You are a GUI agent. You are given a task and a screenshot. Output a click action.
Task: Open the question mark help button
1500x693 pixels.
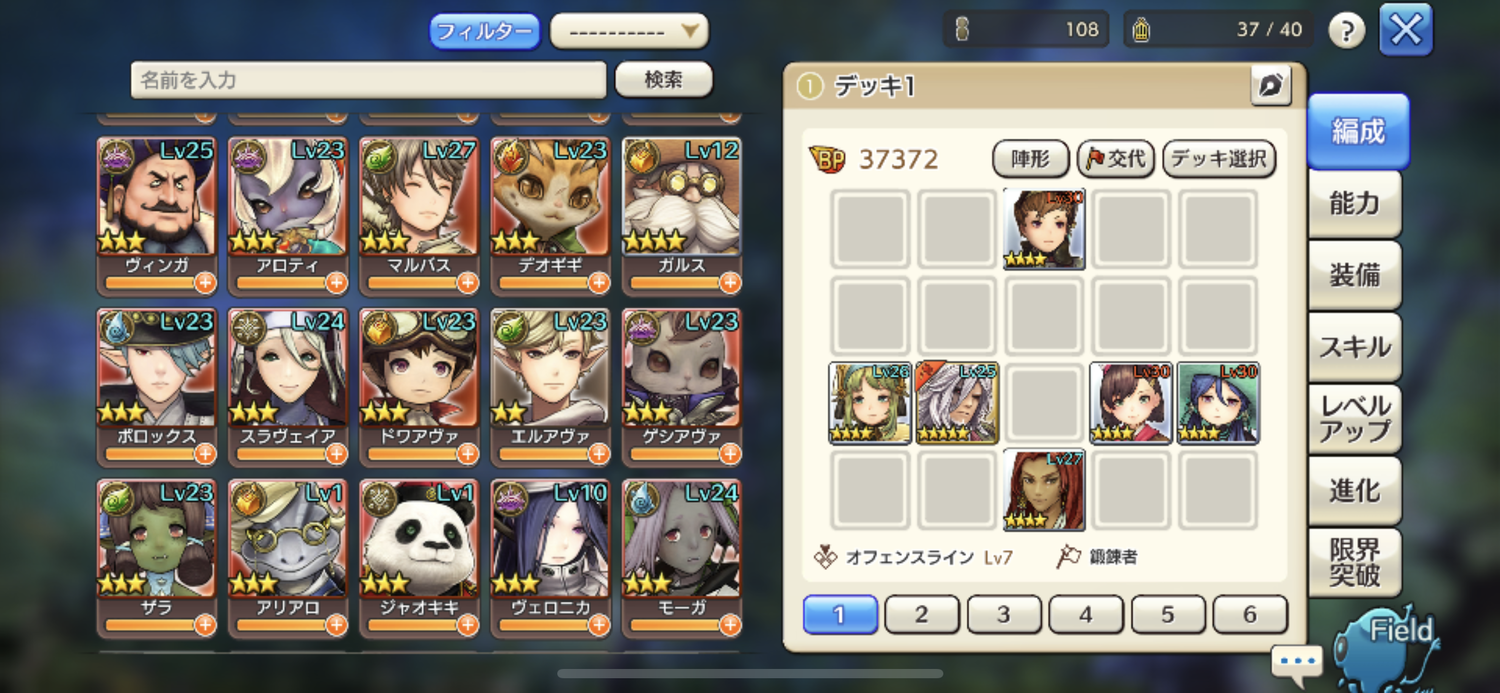pos(1346,31)
